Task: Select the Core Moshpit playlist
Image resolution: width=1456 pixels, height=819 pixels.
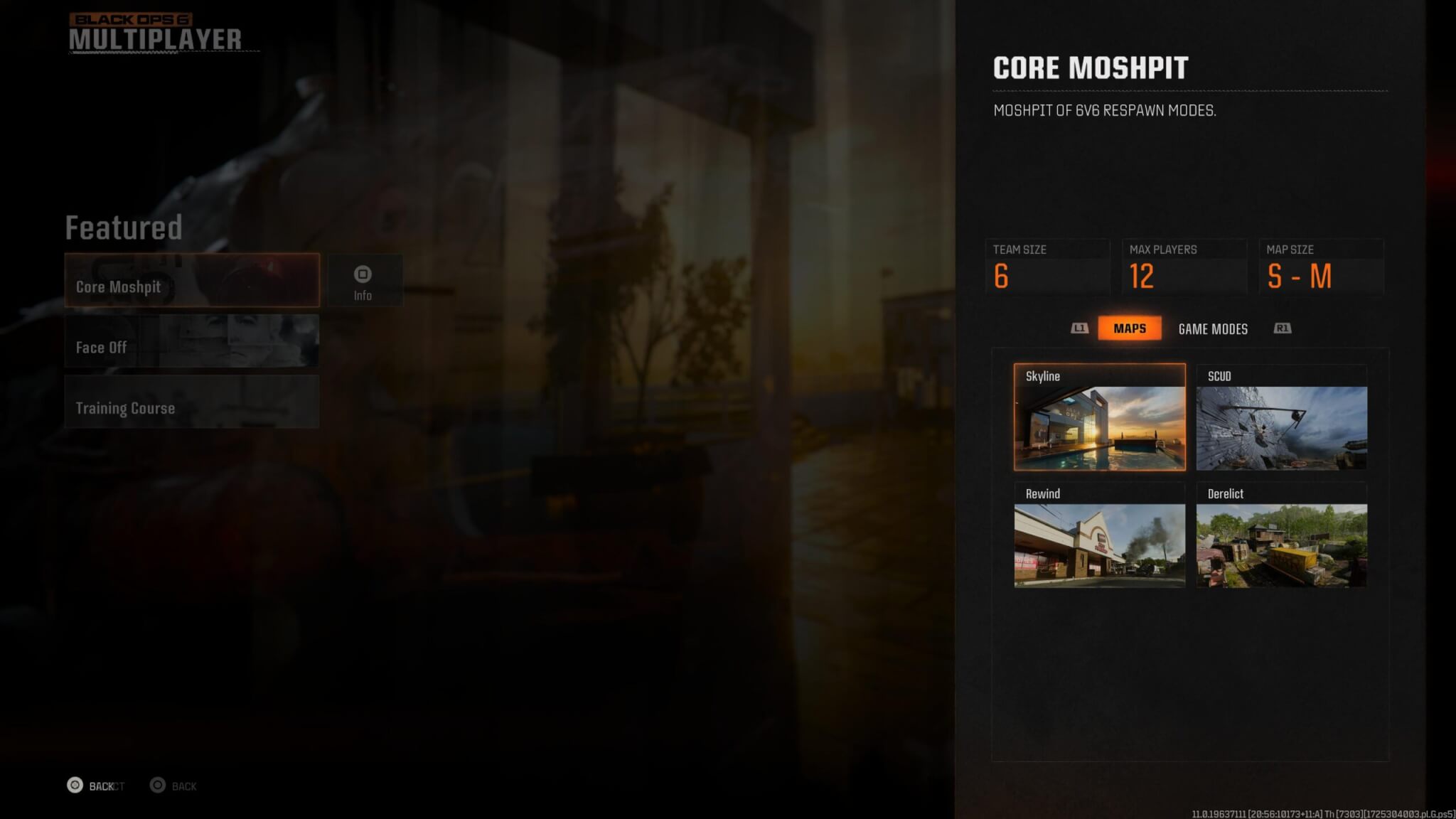Action: [x=192, y=281]
